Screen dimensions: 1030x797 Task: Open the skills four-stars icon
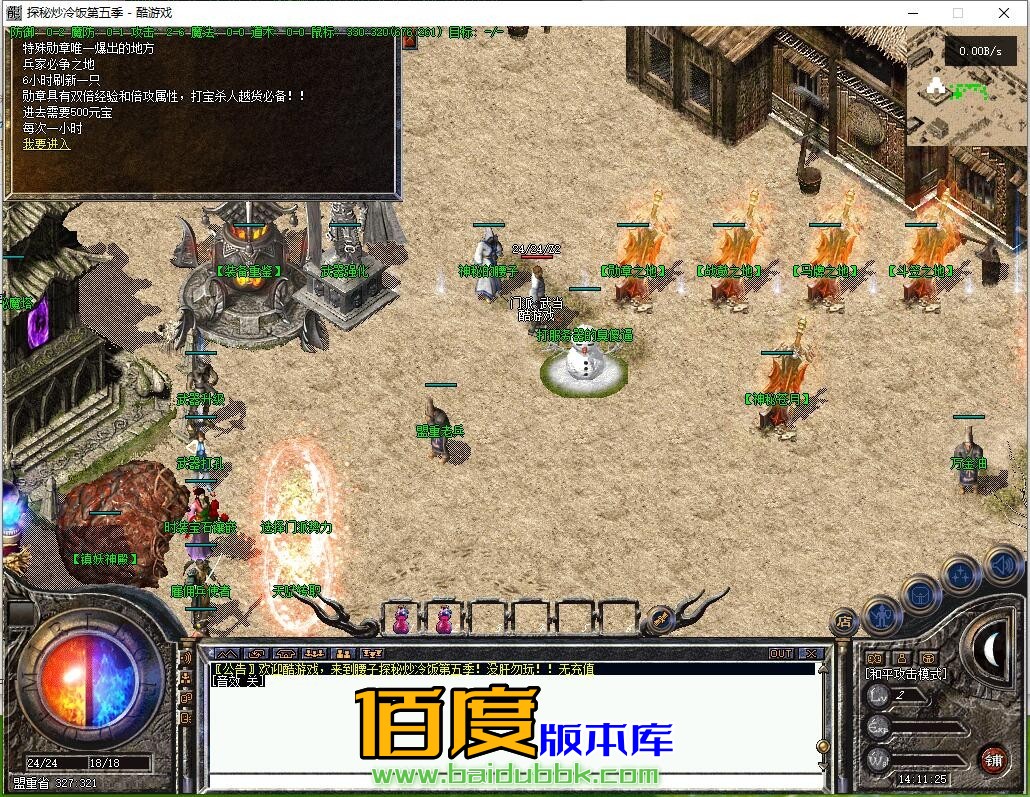point(961,576)
